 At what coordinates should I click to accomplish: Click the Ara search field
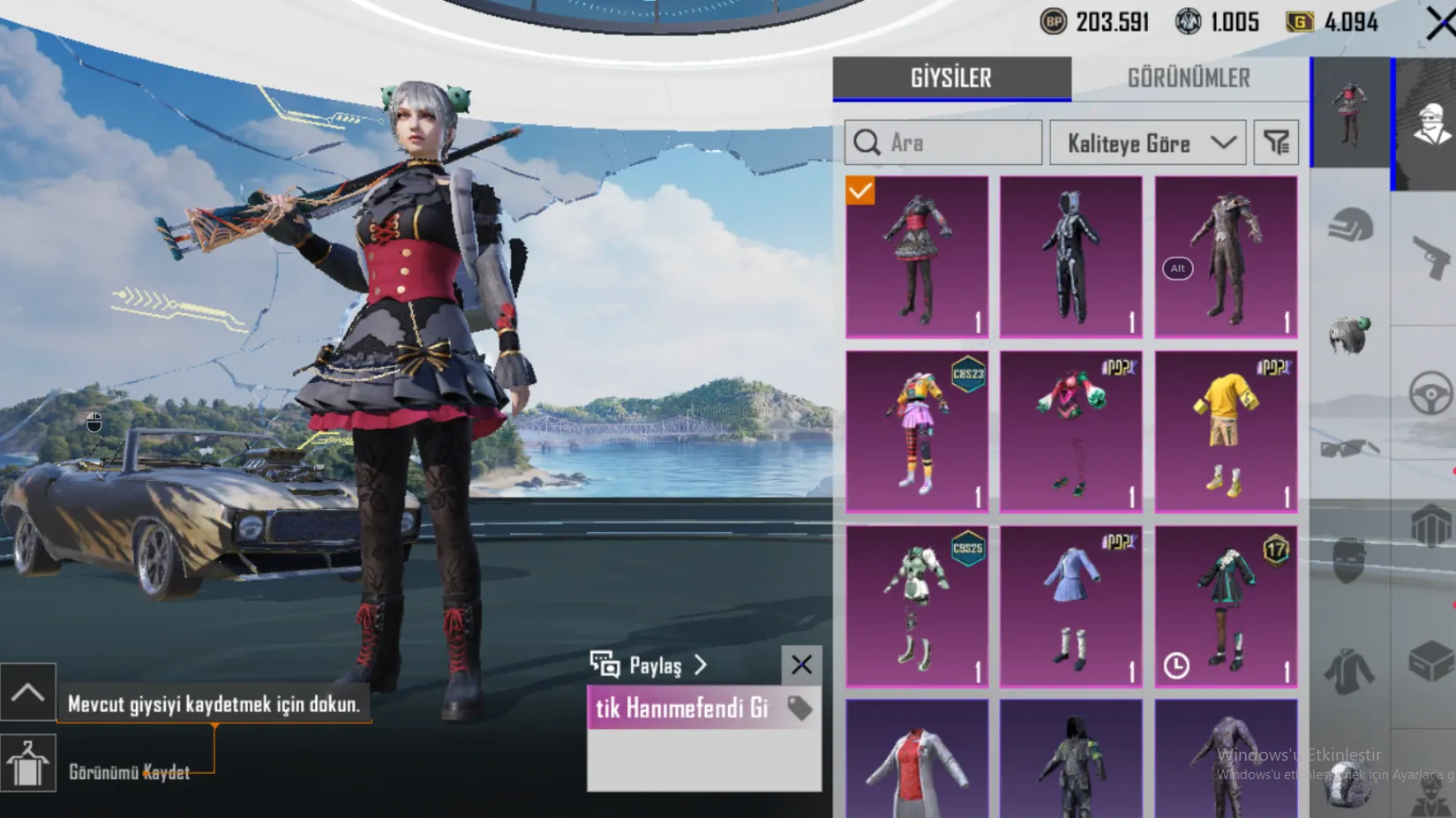click(x=943, y=143)
